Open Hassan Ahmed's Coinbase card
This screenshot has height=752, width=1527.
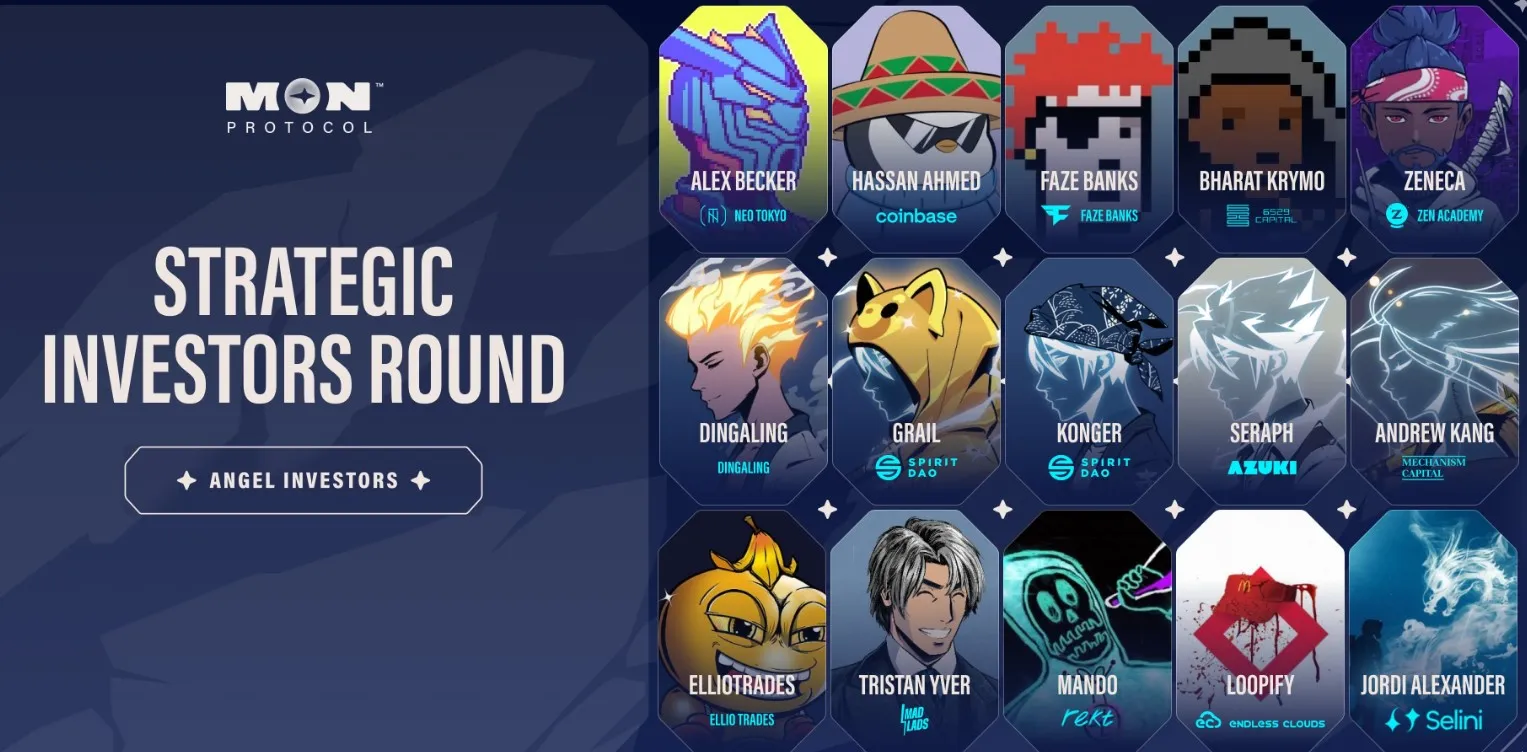pyautogui.click(x=916, y=130)
